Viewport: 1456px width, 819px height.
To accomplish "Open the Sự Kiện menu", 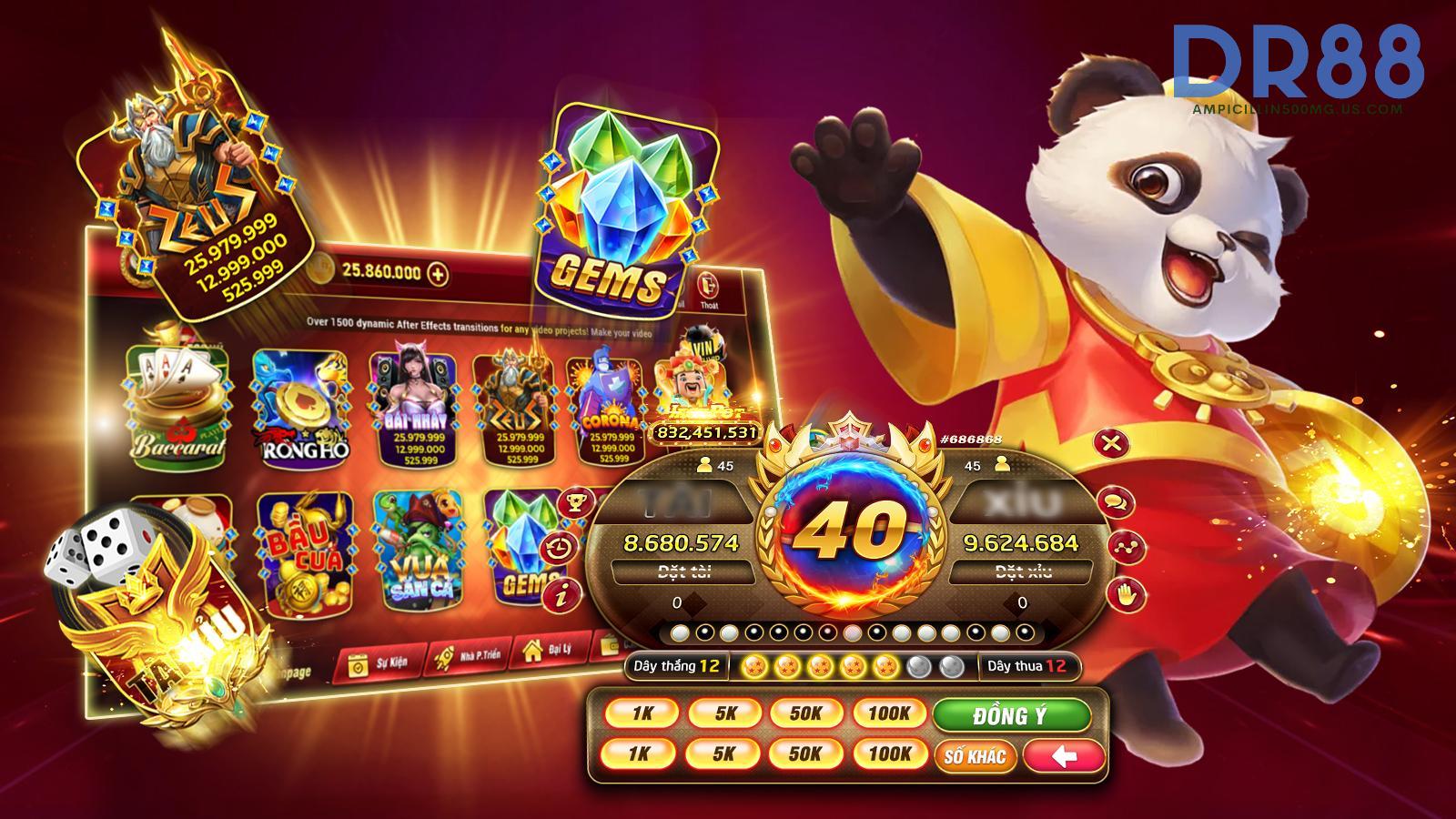I will [x=380, y=662].
